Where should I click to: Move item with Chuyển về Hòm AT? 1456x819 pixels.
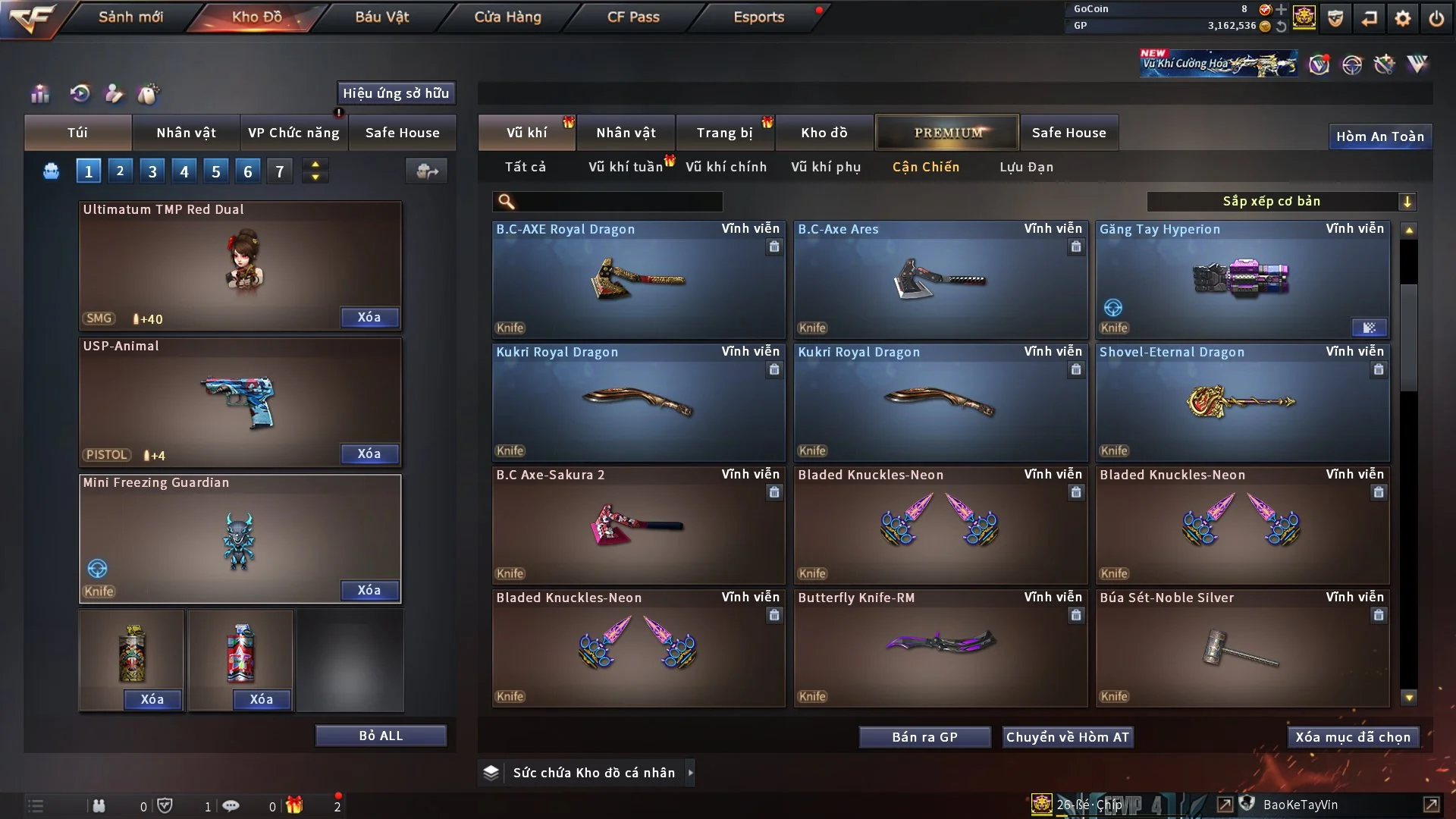[1068, 737]
